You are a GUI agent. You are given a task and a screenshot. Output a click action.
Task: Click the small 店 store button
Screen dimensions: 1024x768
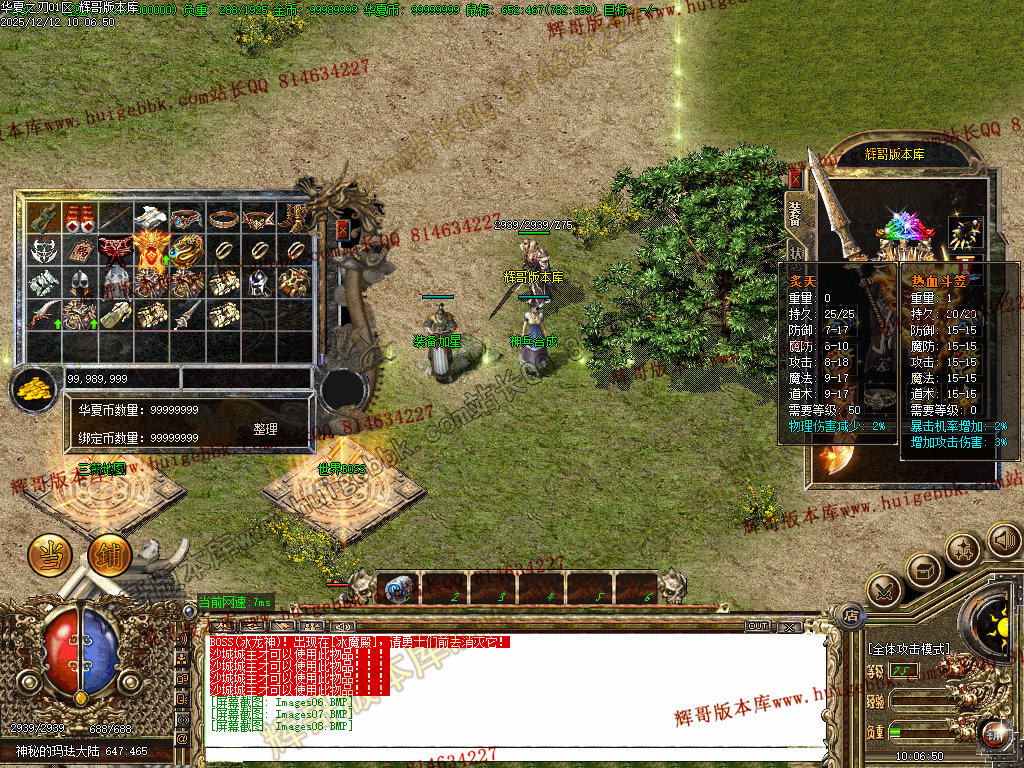click(x=851, y=615)
